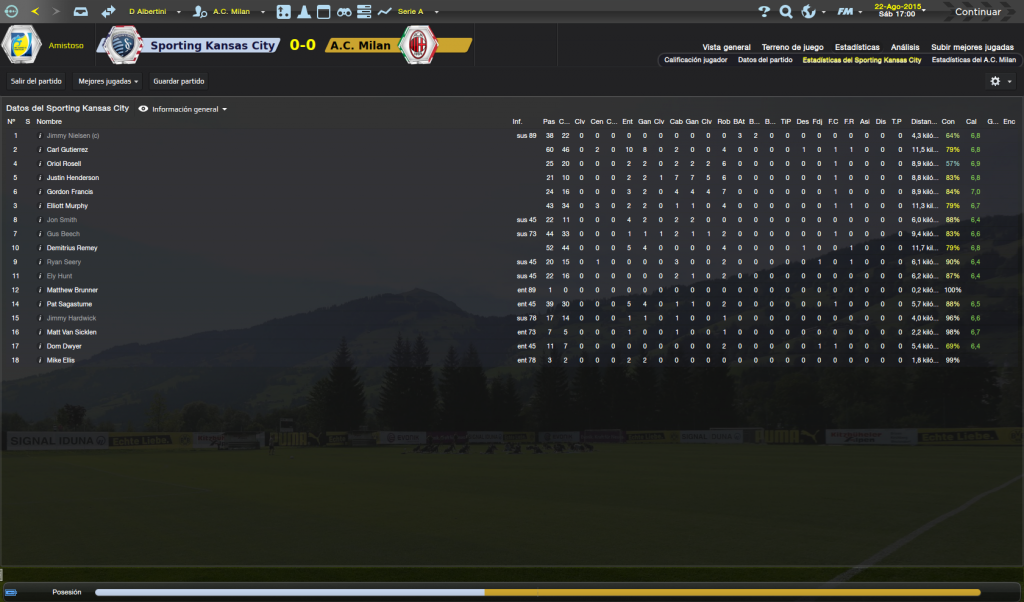Viewport: 1024px width, 602px height.
Task: Click the Continuar button
Action: point(977,12)
